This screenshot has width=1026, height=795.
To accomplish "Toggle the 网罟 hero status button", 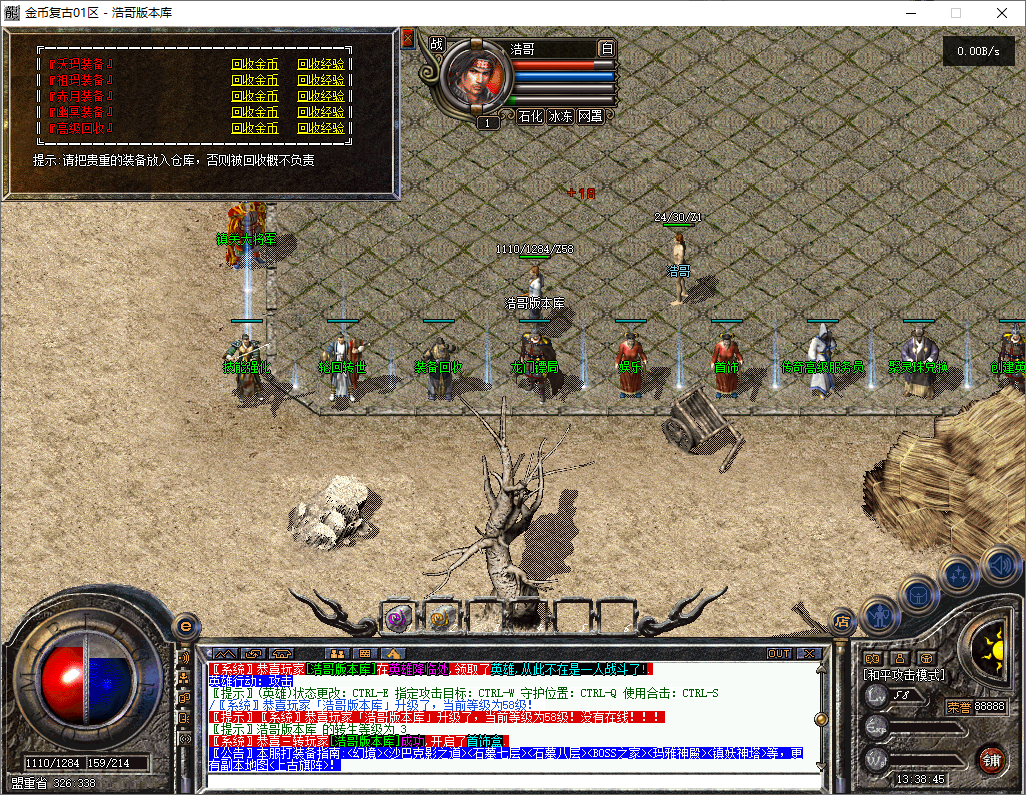I will (x=590, y=116).
